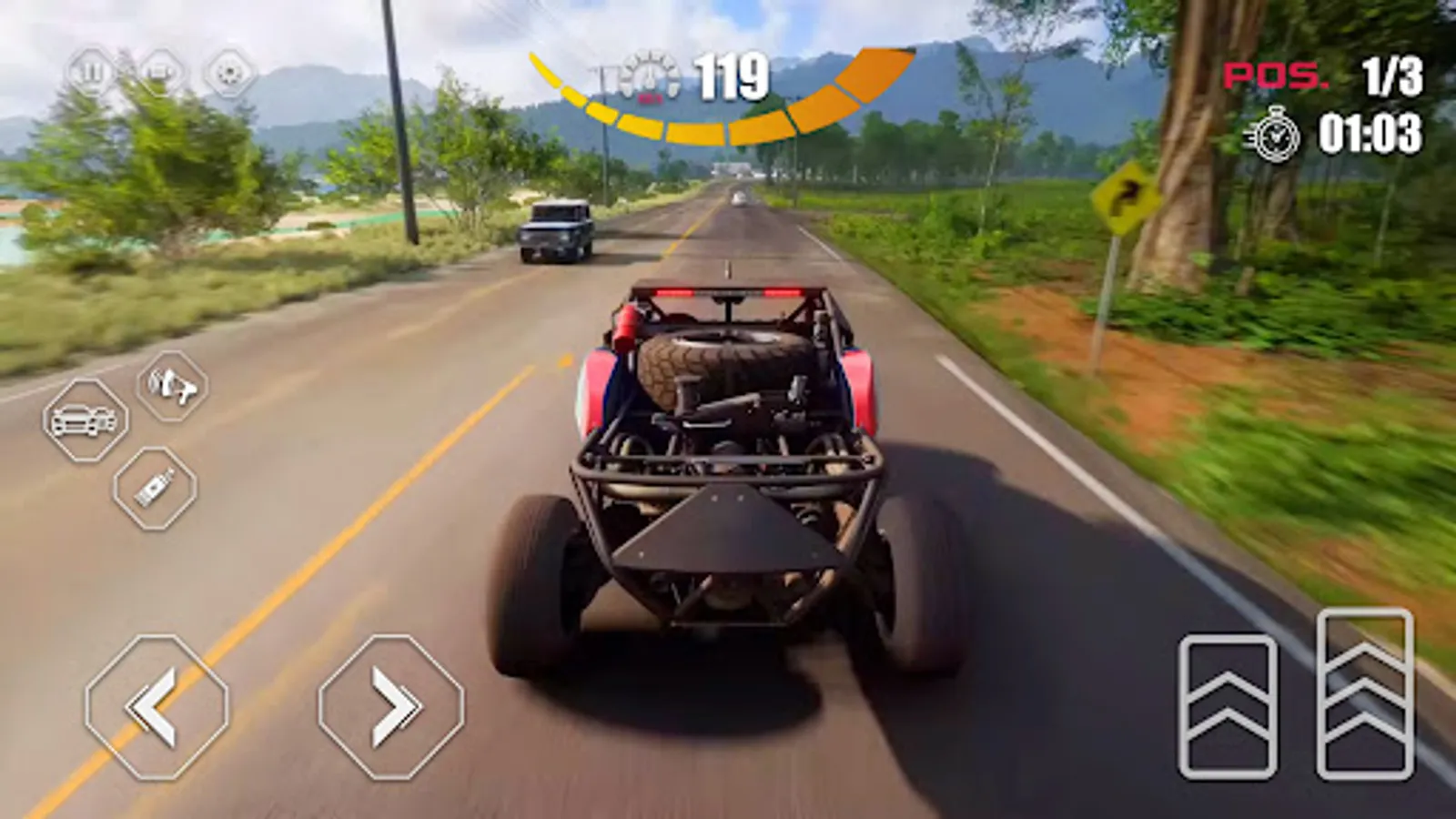Tap the 01:03 race timer
This screenshot has height=819, width=1456.
(1372, 135)
